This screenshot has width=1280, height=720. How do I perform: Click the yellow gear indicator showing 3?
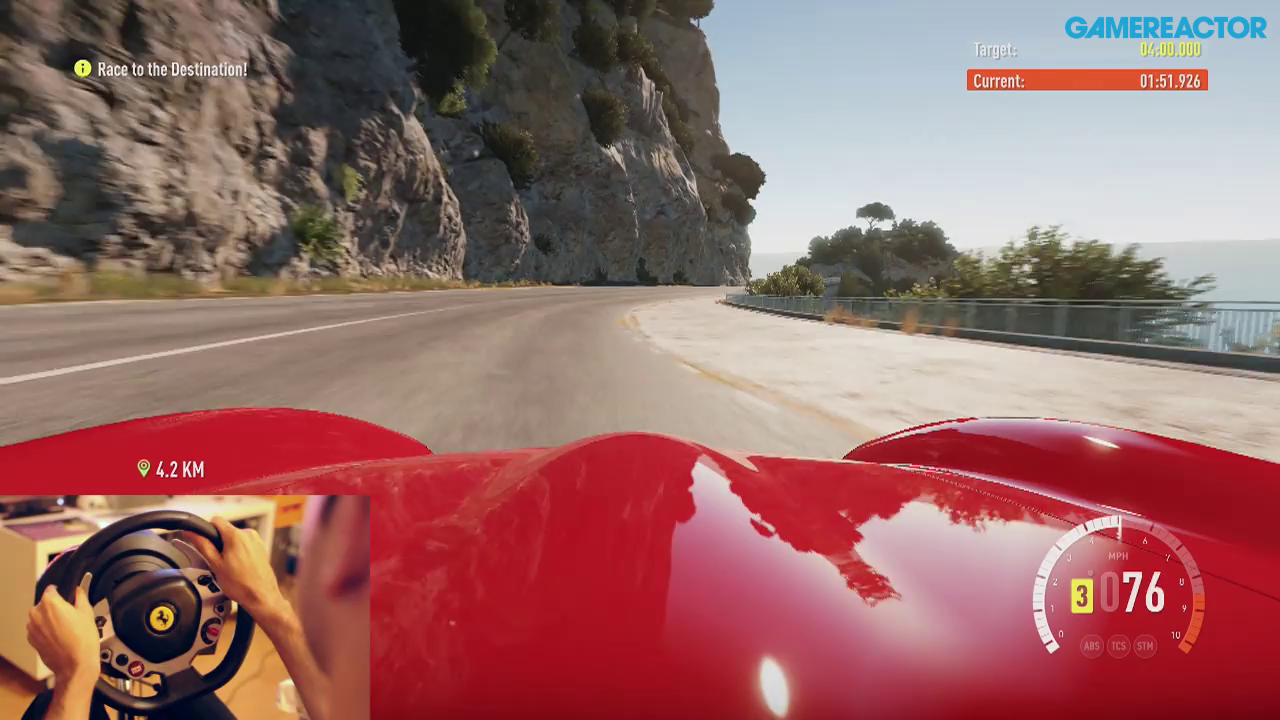tap(1081, 594)
